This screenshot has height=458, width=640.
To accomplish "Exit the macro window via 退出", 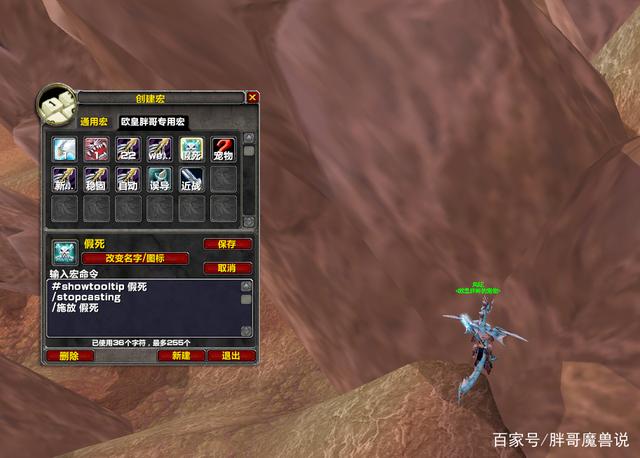I will [231, 355].
